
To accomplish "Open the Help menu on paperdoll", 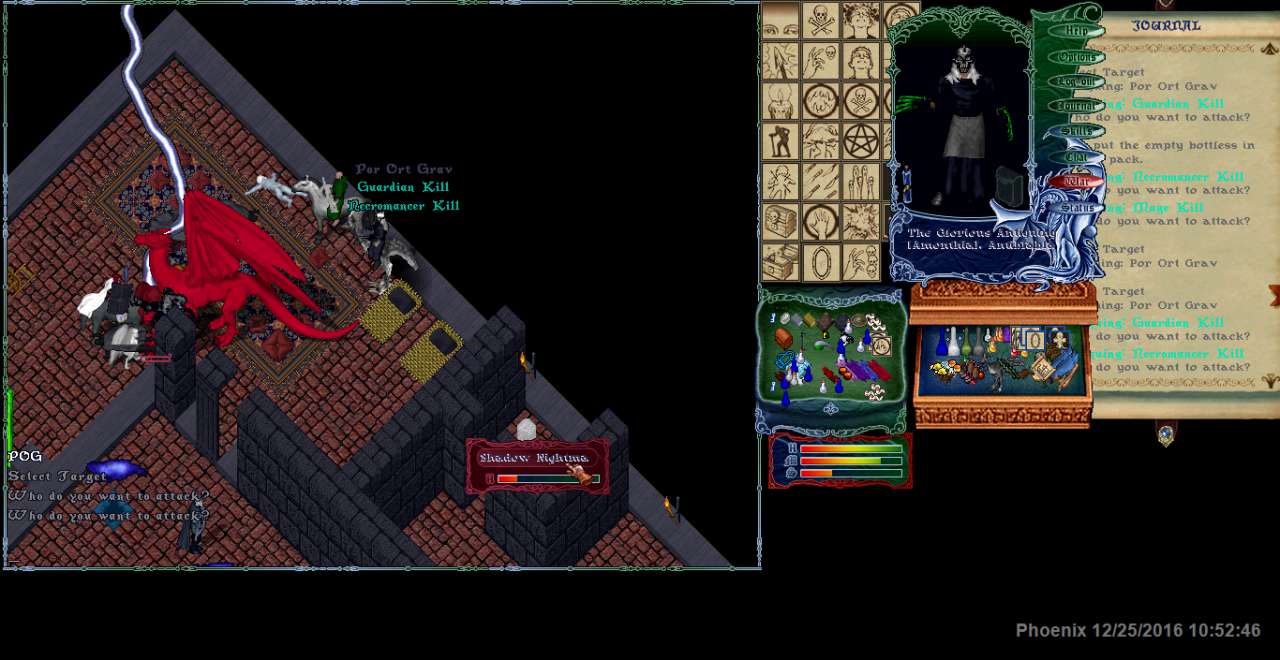I will (1077, 31).
